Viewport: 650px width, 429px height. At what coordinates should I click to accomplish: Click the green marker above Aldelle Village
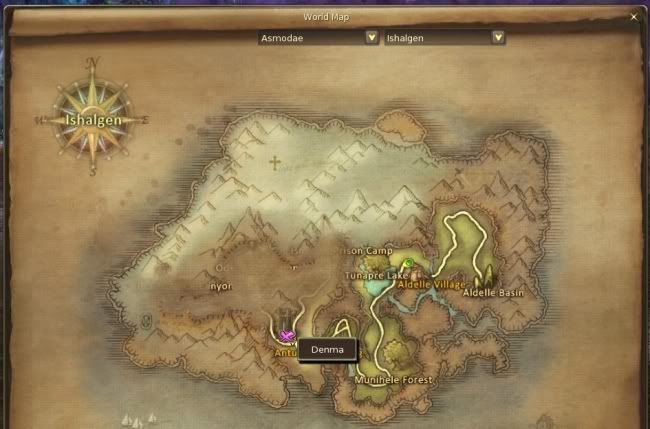coord(408,264)
